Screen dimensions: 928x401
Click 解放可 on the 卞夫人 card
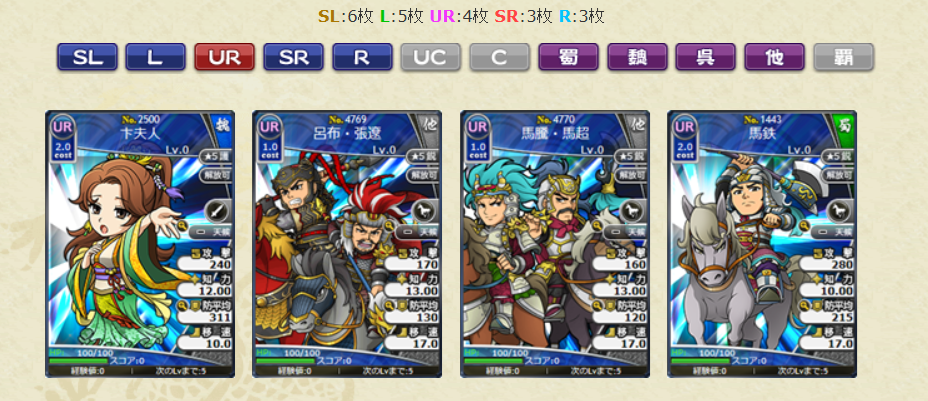click(215, 174)
